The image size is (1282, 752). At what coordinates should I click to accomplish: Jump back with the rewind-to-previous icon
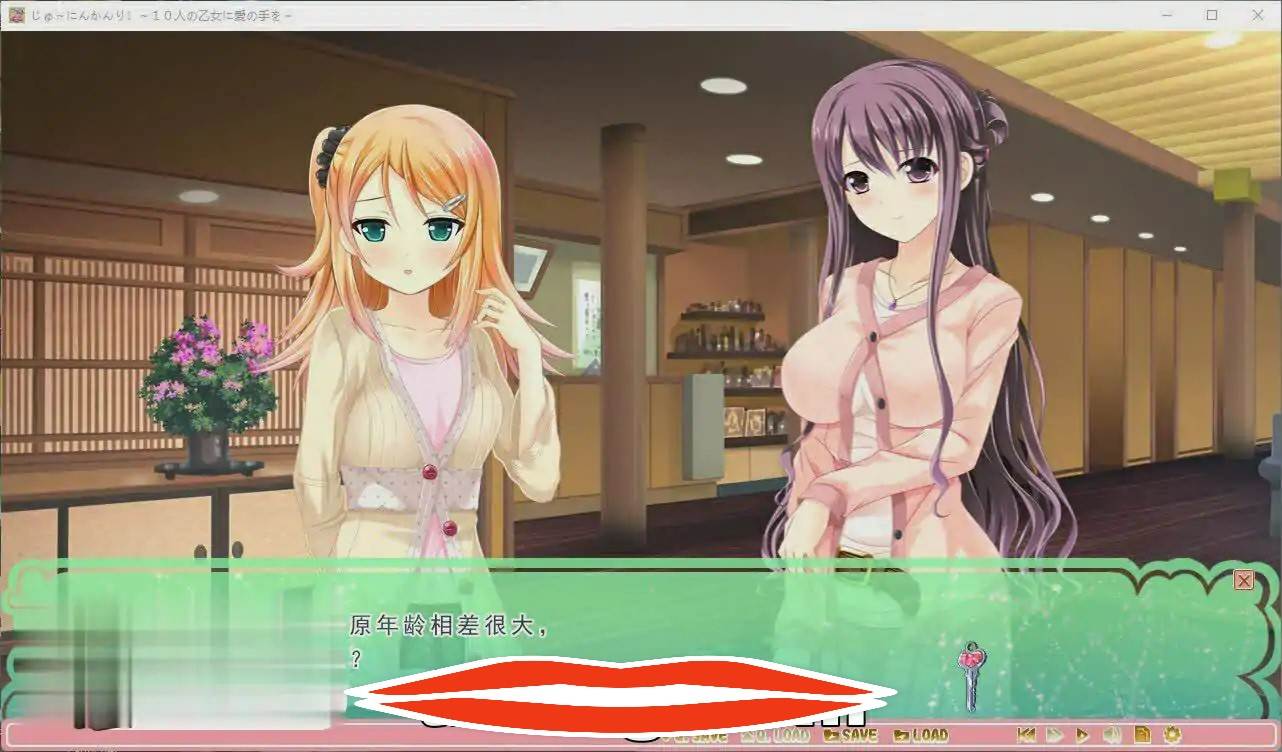pos(1026,735)
